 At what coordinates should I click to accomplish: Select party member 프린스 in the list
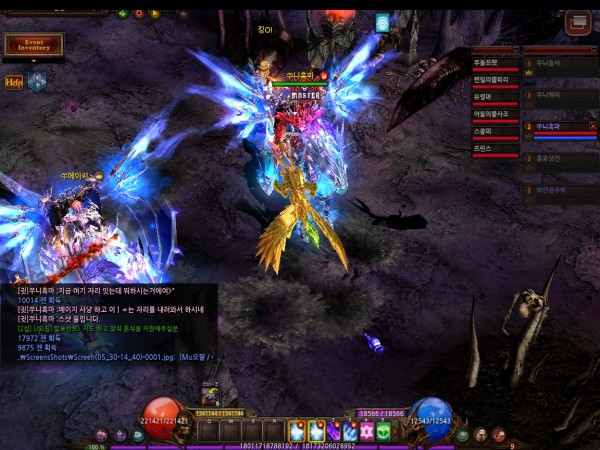494,148
